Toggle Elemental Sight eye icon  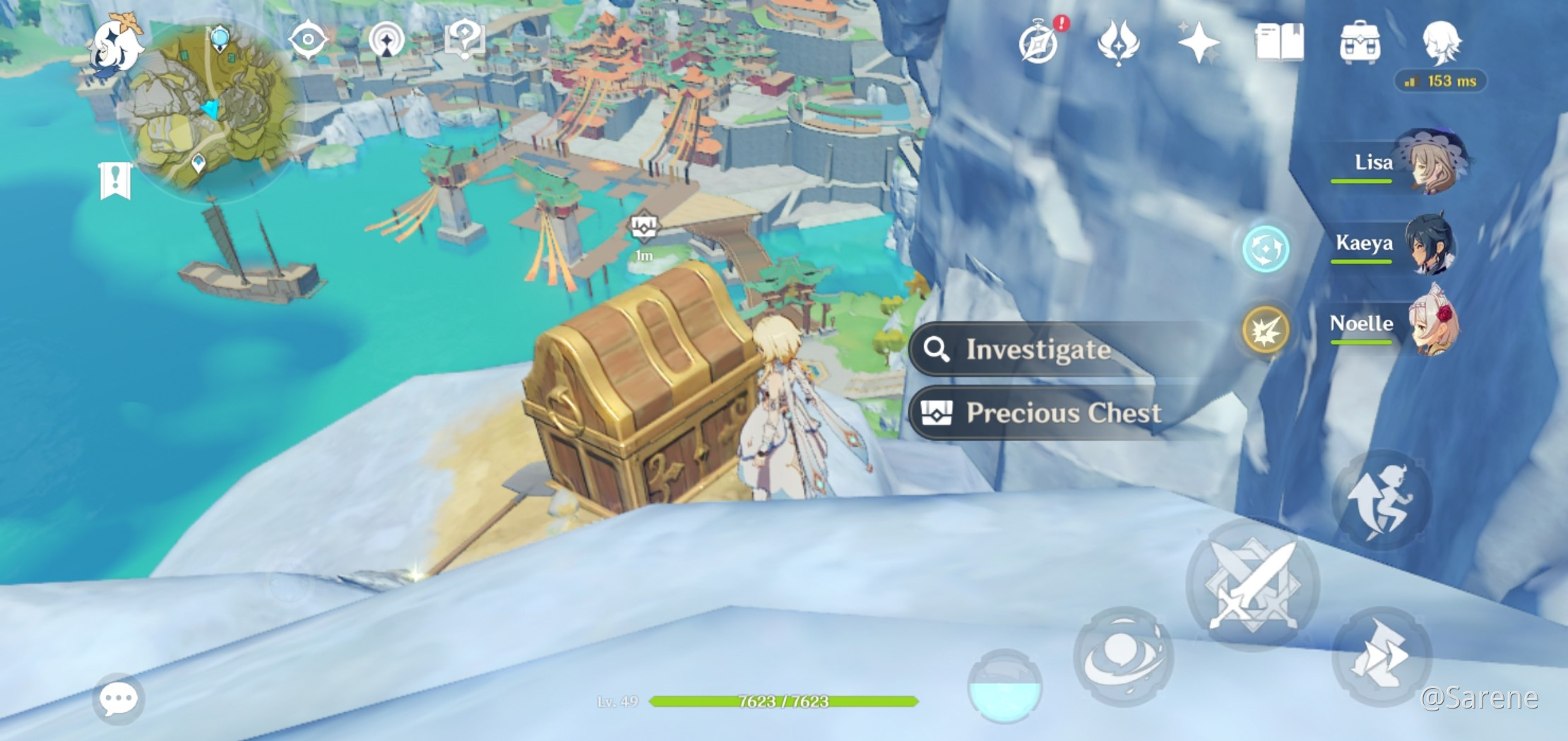click(x=308, y=39)
